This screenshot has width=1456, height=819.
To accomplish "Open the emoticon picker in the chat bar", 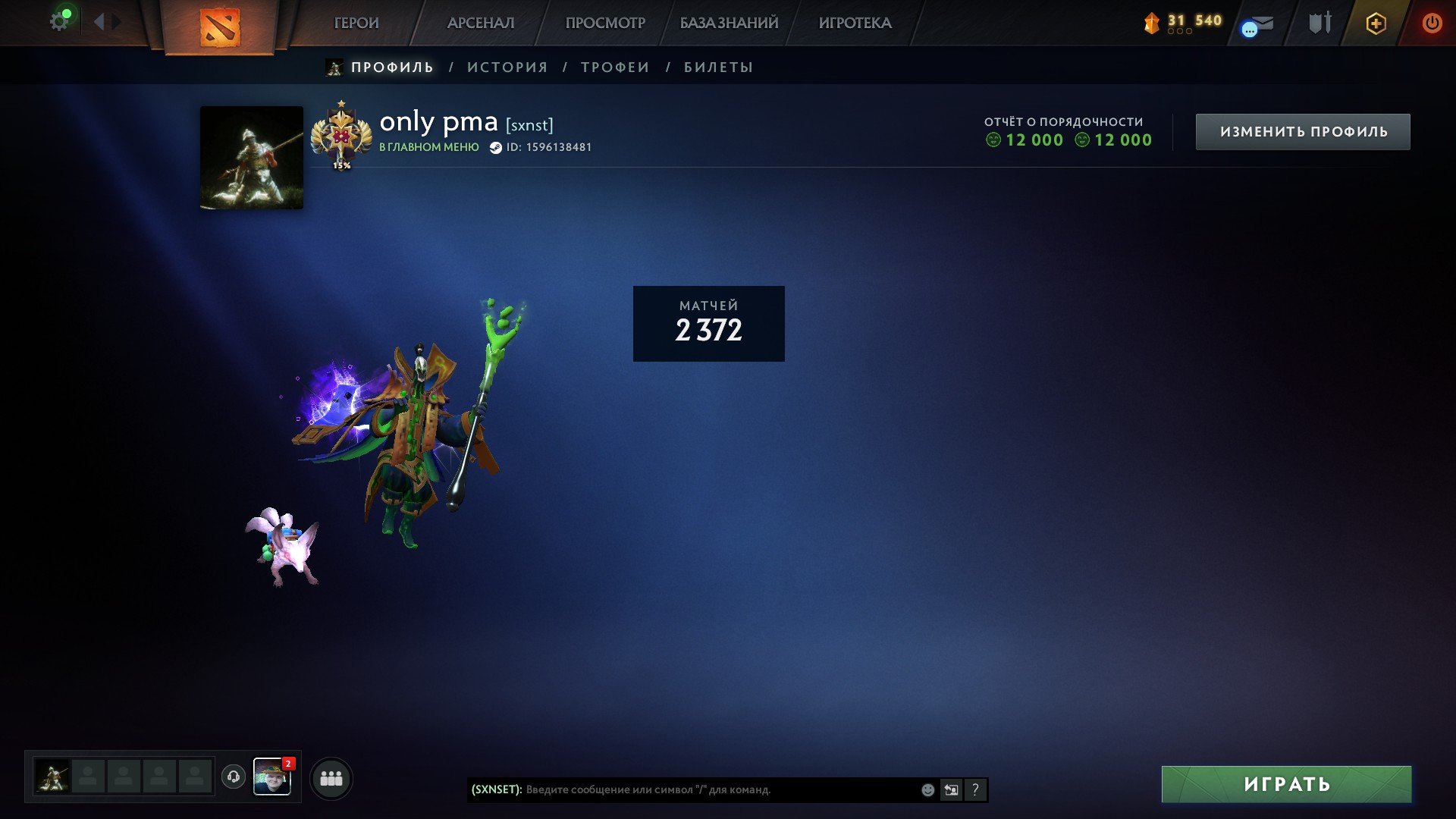I will pyautogui.click(x=927, y=789).
